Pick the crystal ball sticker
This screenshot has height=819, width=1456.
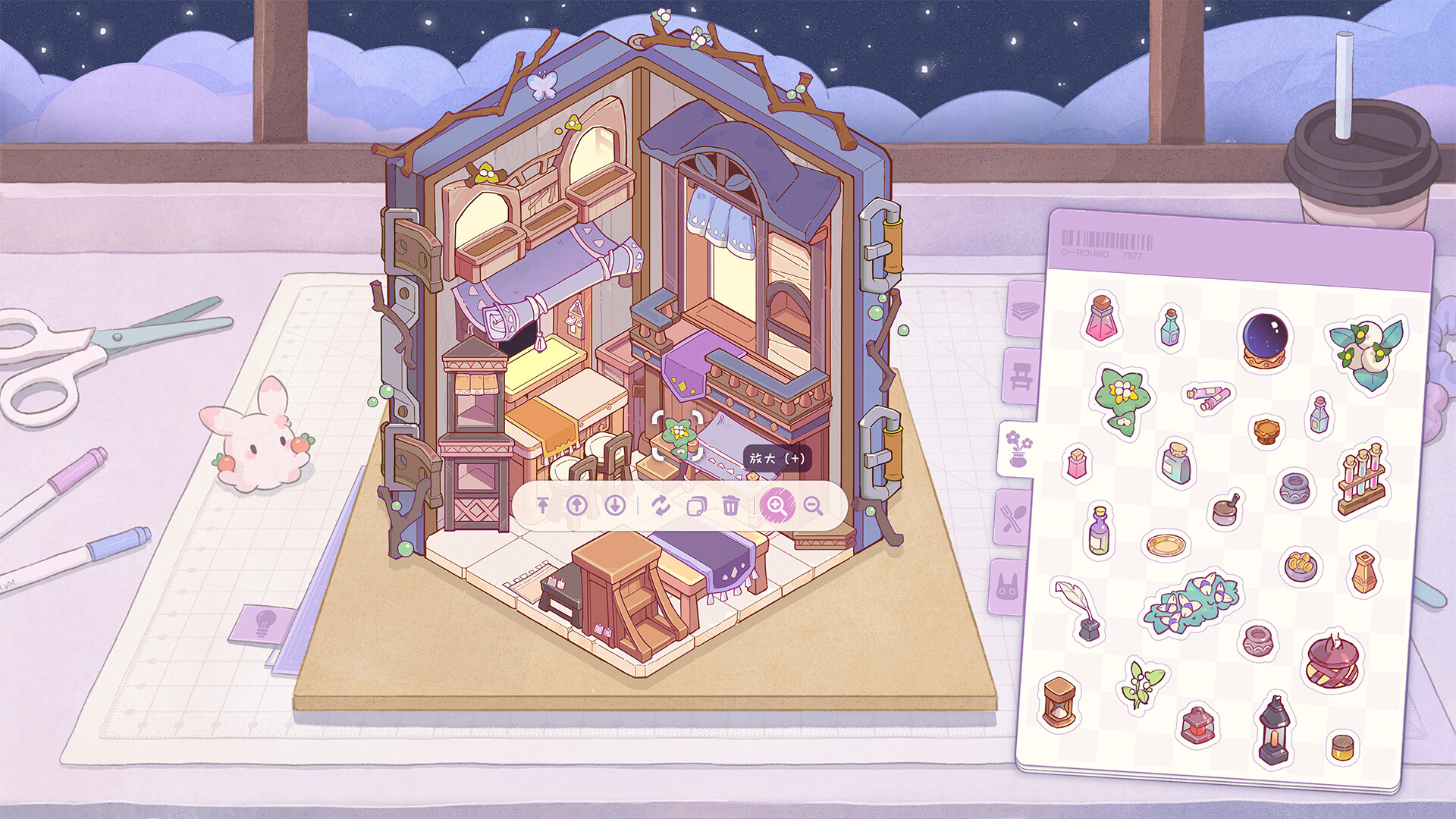pyautogui.click(x=1266, y=340)
